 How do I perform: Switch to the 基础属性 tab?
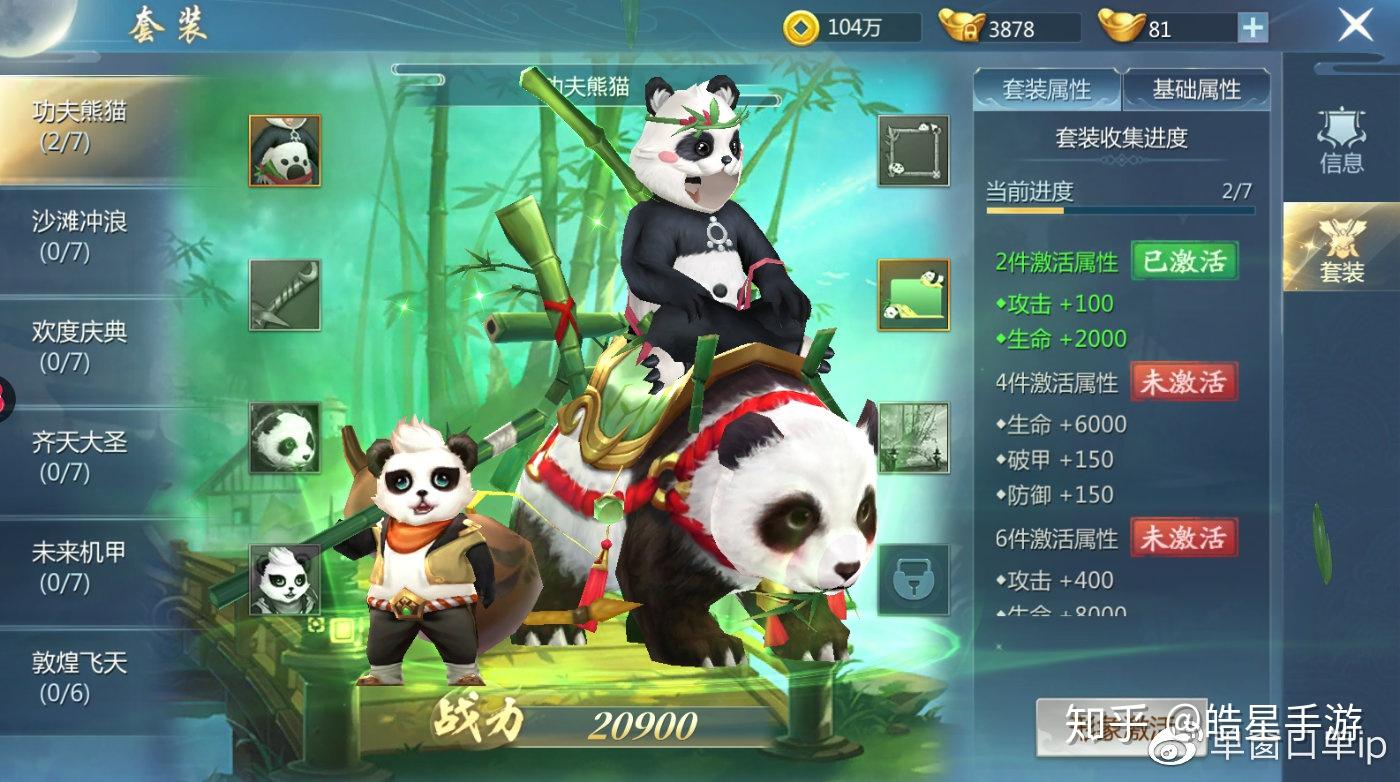coord(1196,90)
